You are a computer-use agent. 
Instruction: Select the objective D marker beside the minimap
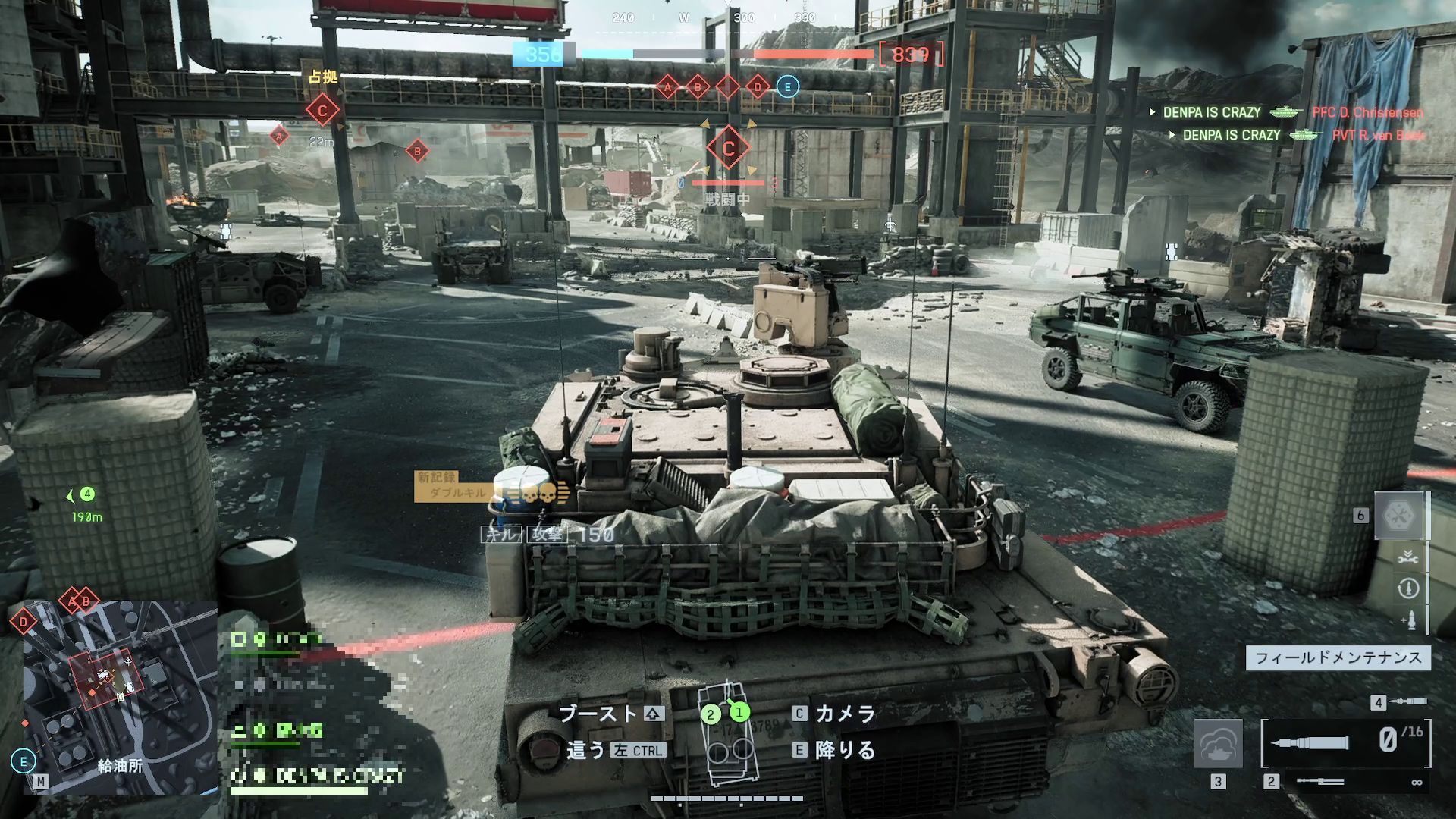pos(24,623)
